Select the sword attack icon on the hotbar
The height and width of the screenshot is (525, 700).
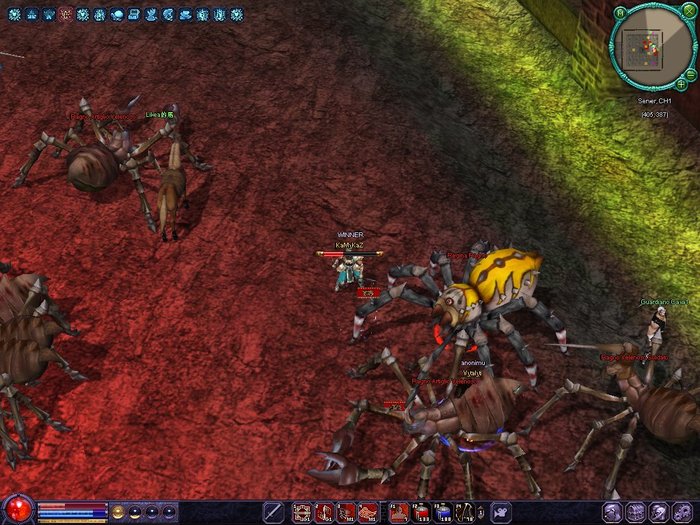tap(274, 512)
